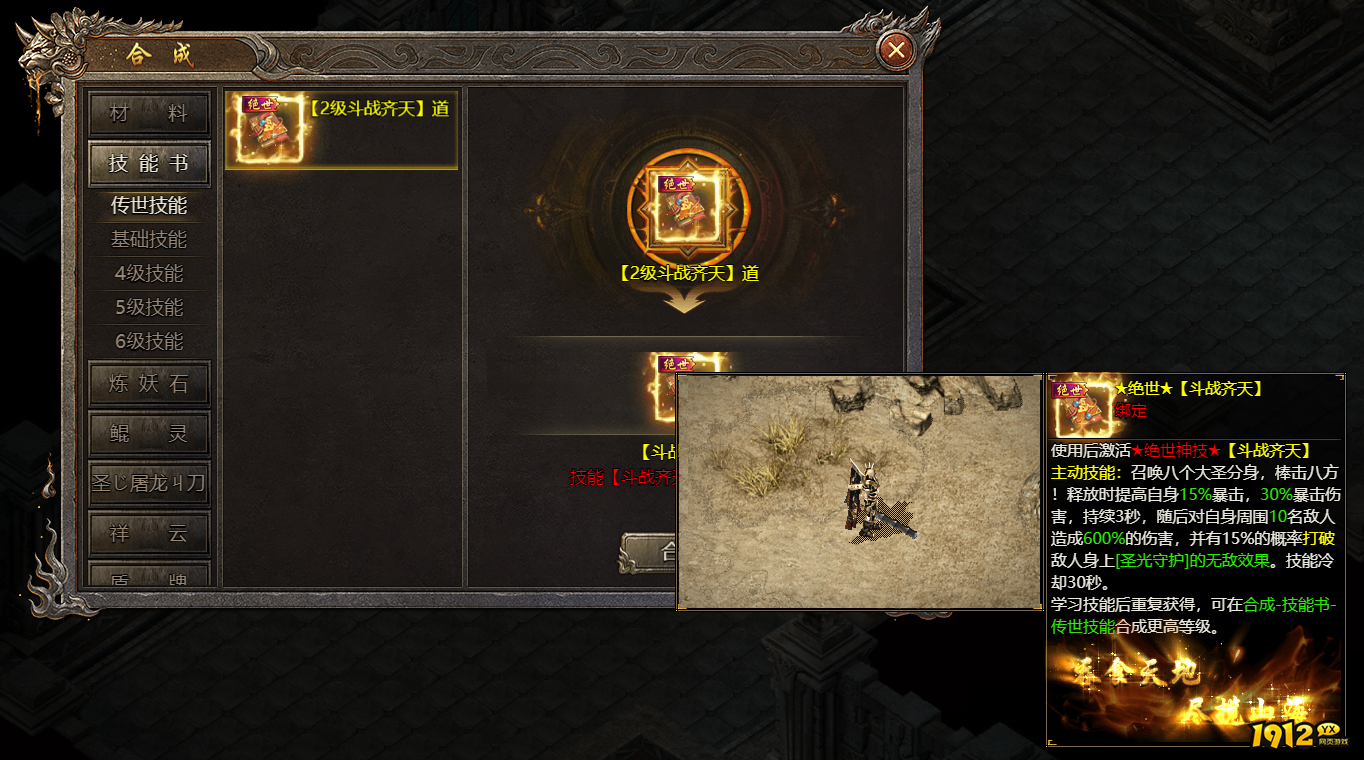Click the skill book material icon below the arrow

(x=665, y=364)
